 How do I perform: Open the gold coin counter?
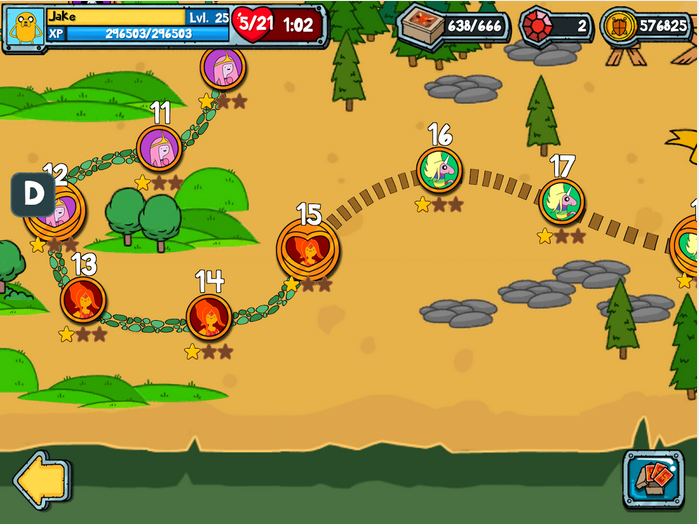tap(646, 25)
